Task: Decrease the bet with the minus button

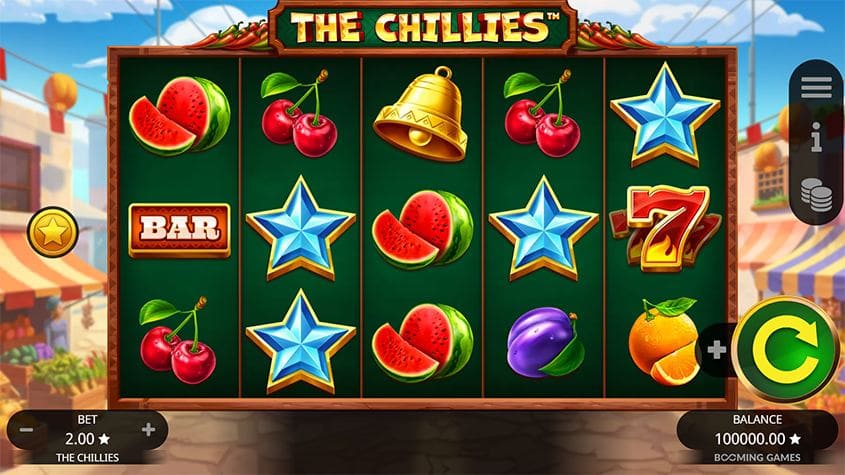Action: coord(27,430)
